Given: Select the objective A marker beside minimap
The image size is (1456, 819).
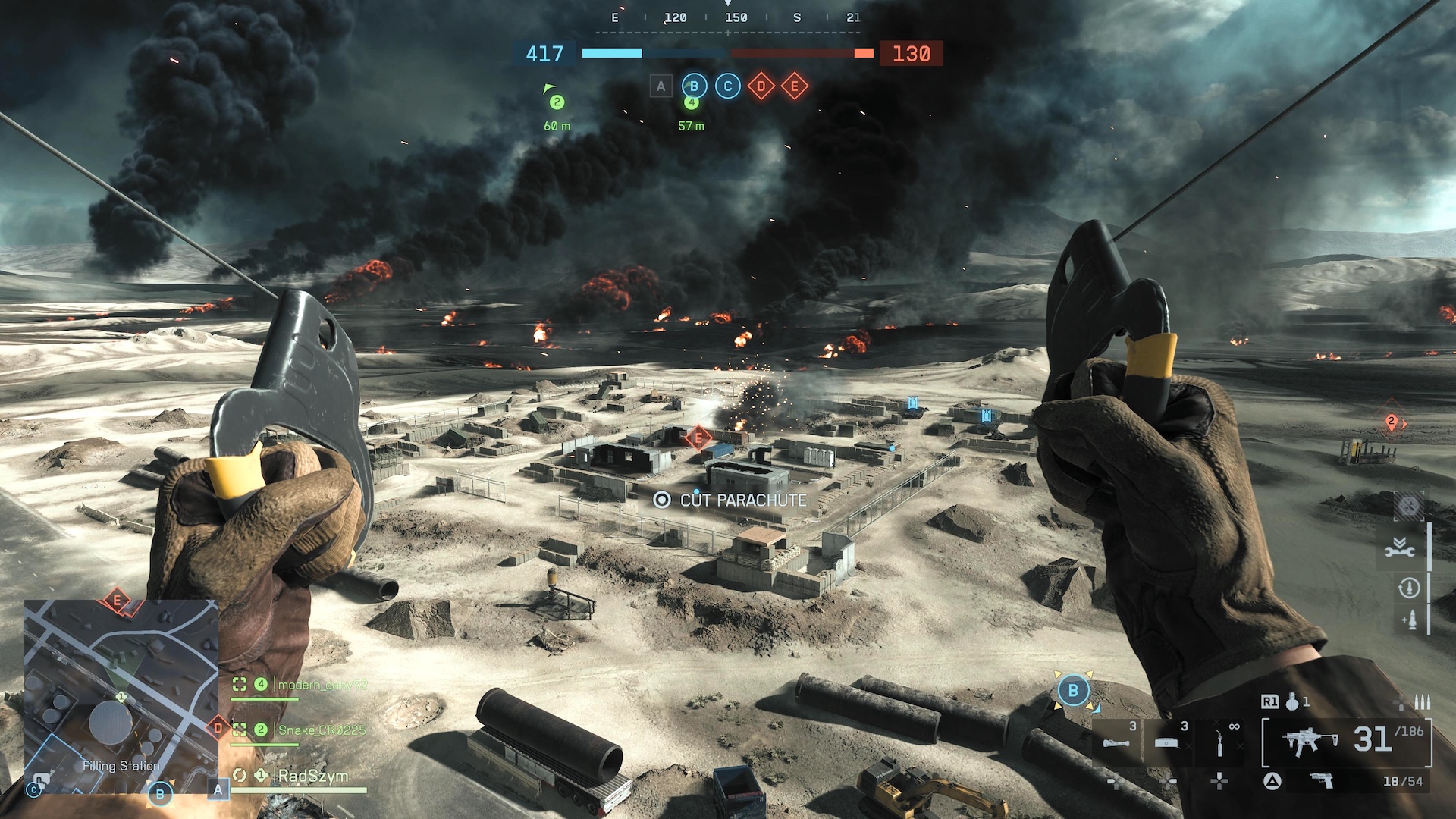Looking at the screenshot, I should 218,789.
